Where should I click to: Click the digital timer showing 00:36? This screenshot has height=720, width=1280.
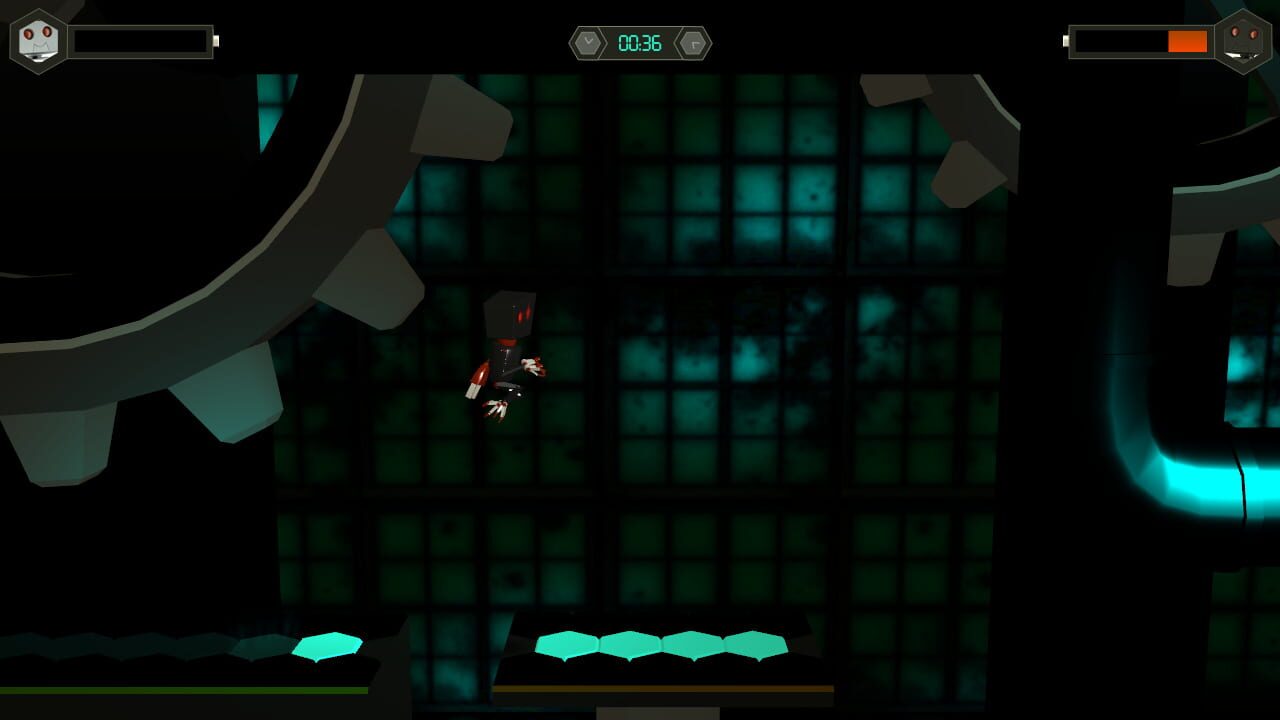point(640,43)
